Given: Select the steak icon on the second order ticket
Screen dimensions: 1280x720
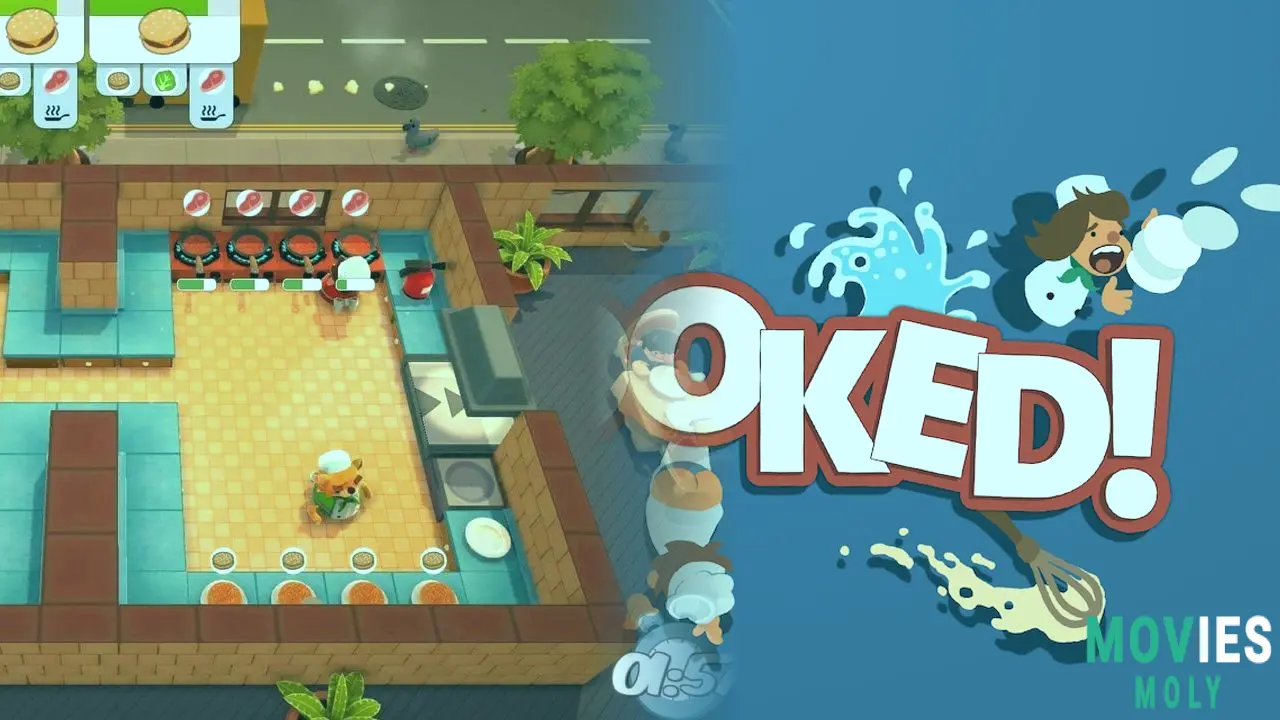Looking at the screenshot, I should (x=212, y=81).
